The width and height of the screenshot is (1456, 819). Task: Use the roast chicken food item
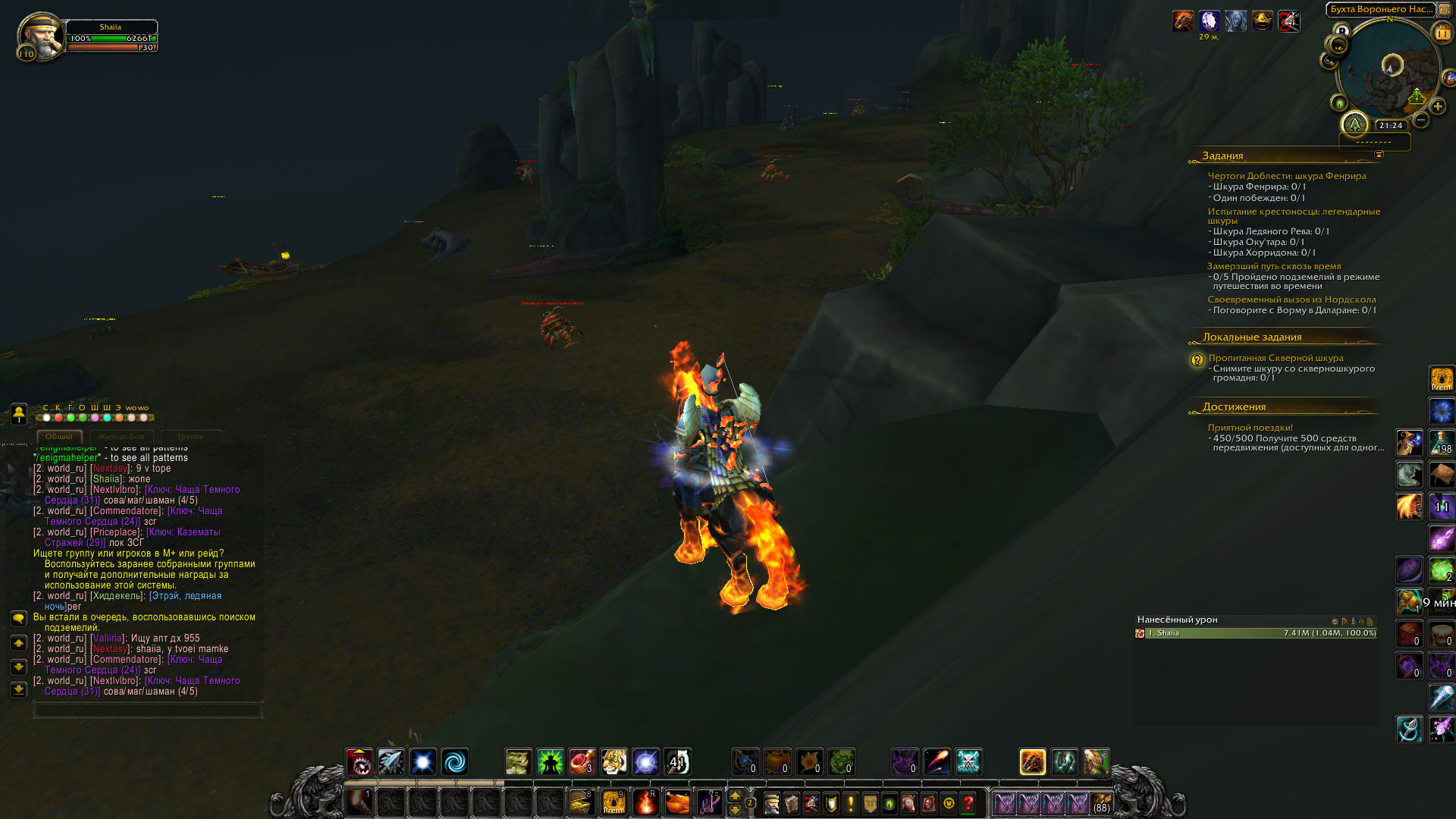(677, 802)
